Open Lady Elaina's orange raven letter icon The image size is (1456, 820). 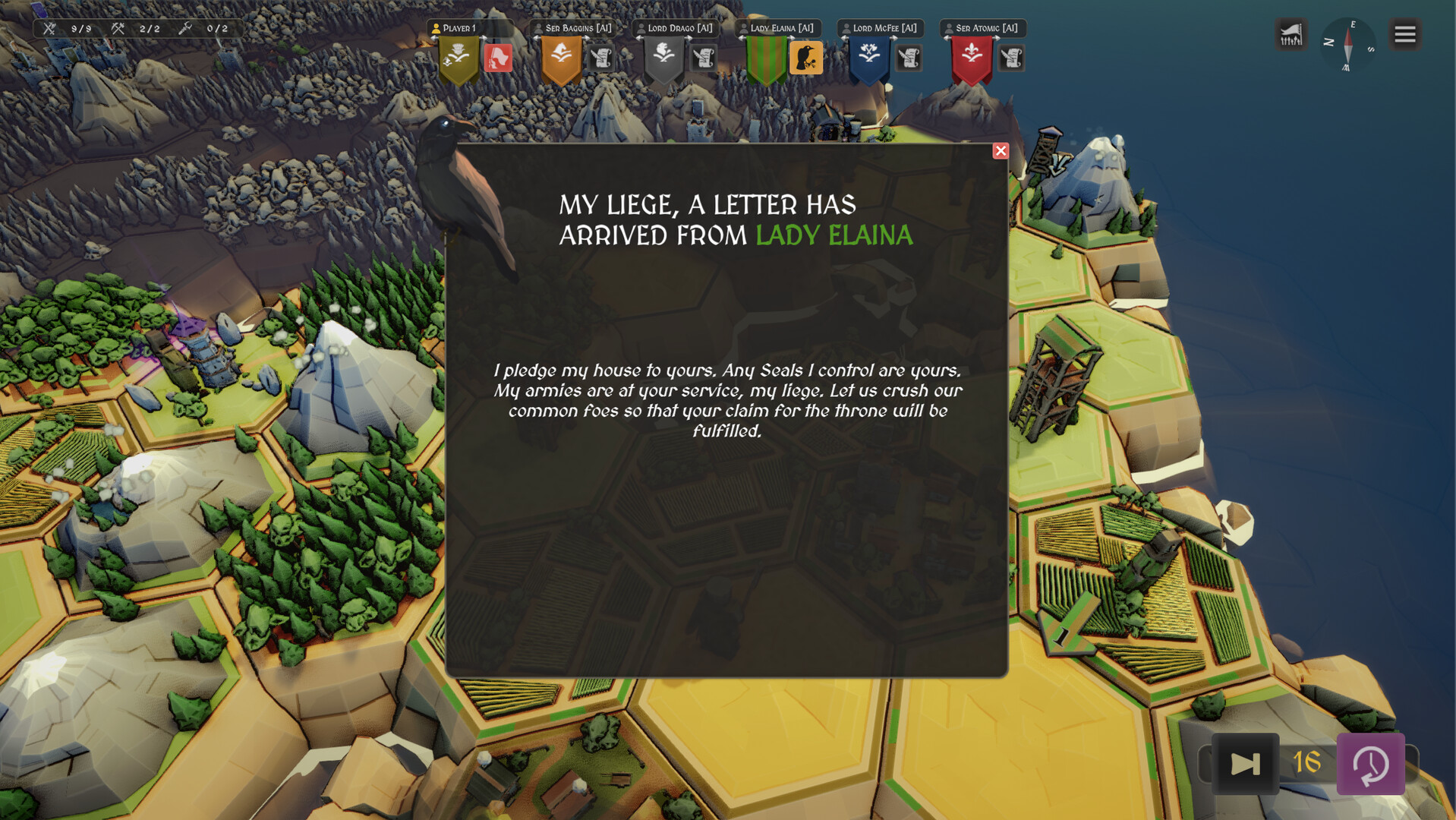(x=805, y=58)
